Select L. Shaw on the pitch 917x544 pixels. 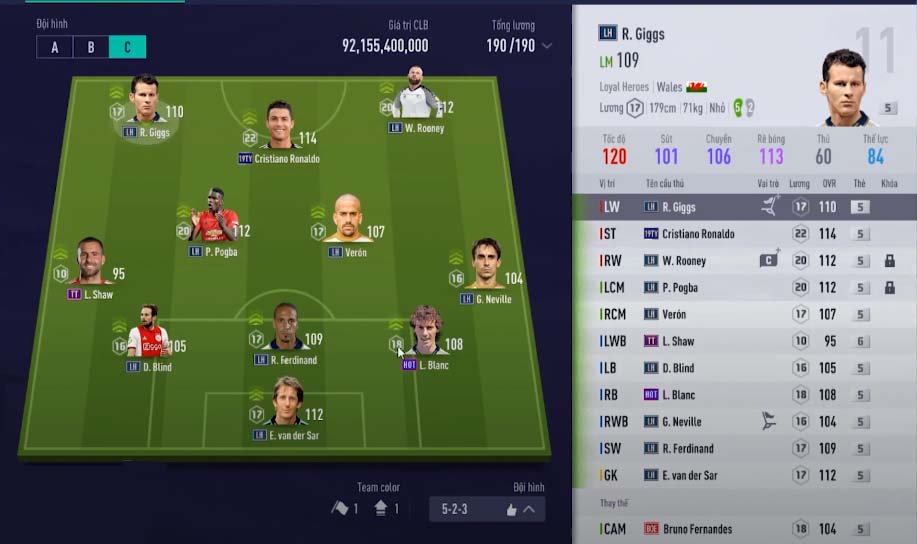[92, 265]
